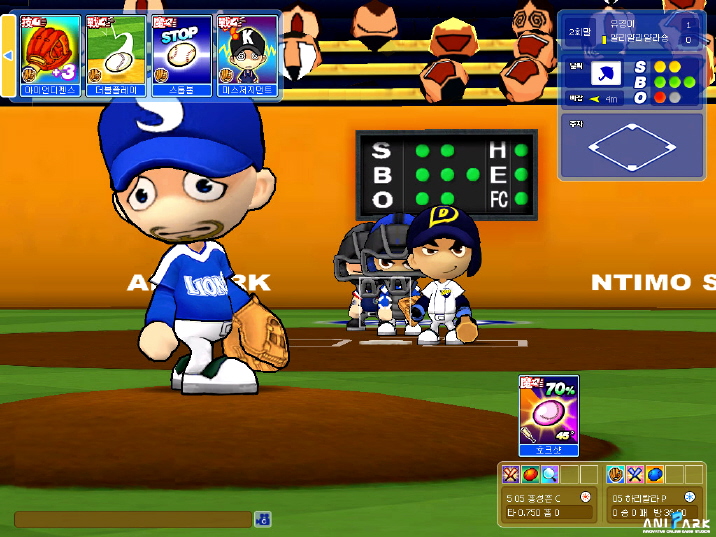
Task: Activate the STOP ball card
Action: [180, 53]
